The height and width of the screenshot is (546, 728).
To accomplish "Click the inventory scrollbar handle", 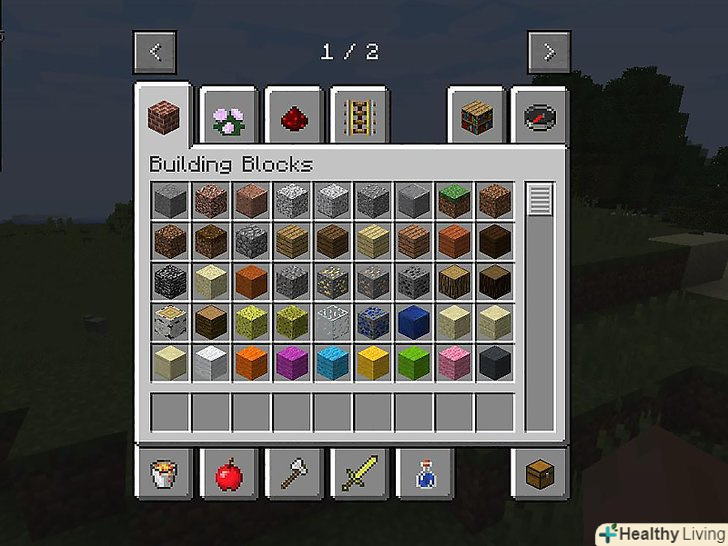I will pos(540,199).
